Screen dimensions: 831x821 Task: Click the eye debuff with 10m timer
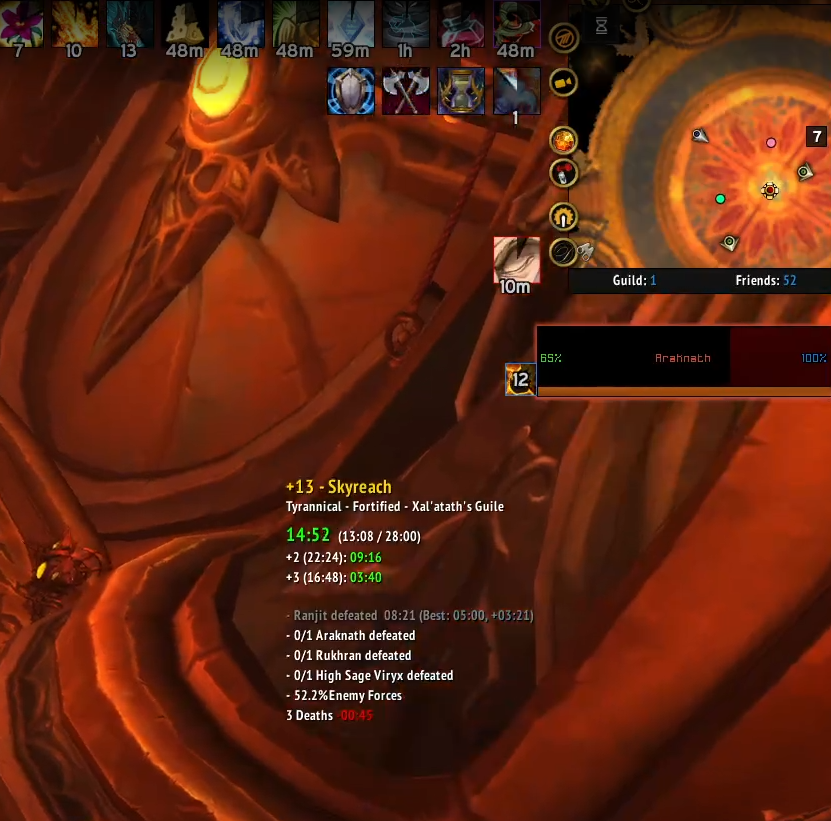(x=516, y=260)
